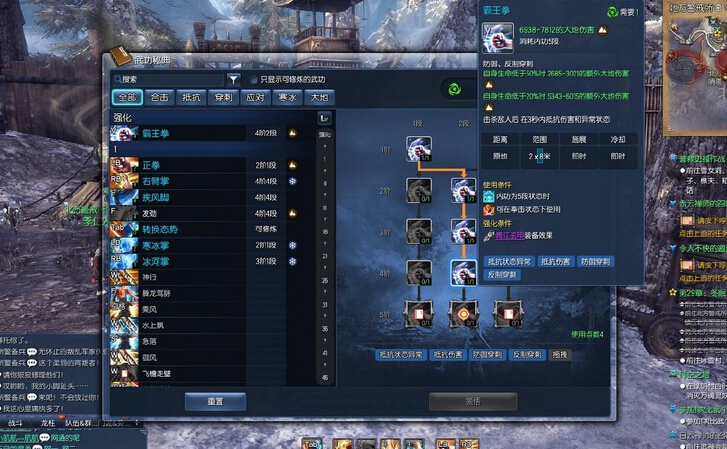The width and height of the screenshot is (727, 449).
Task: Open the 抵抗 category tab
Action: [x=190, y=97]
